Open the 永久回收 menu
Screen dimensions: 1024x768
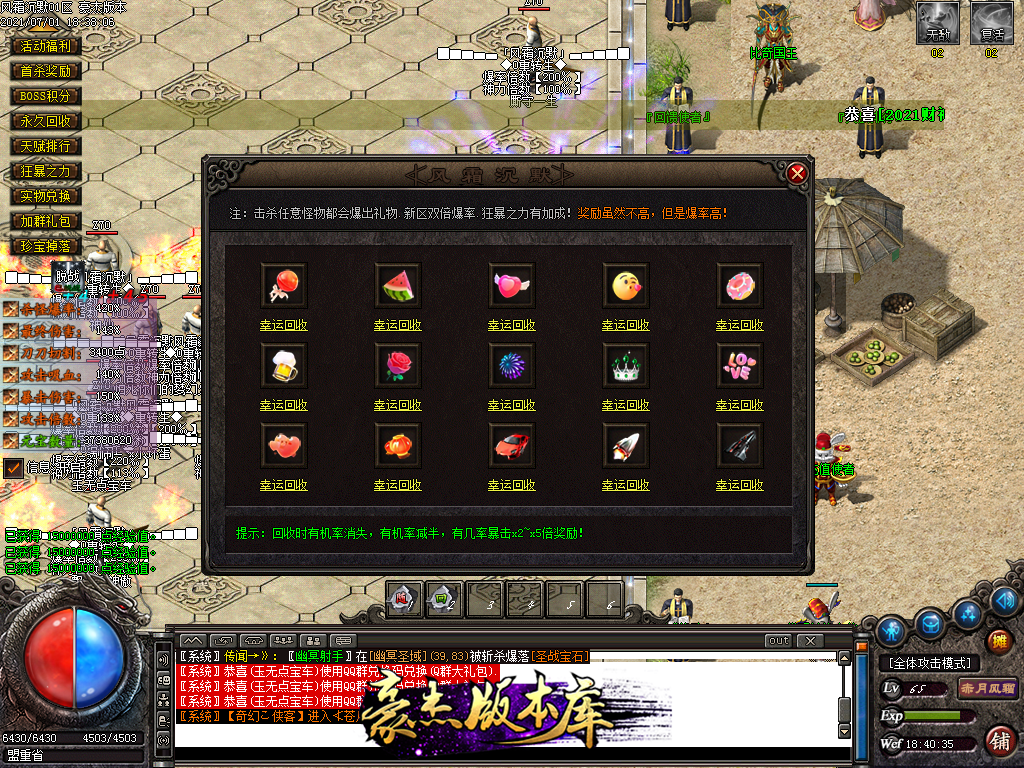45,121
